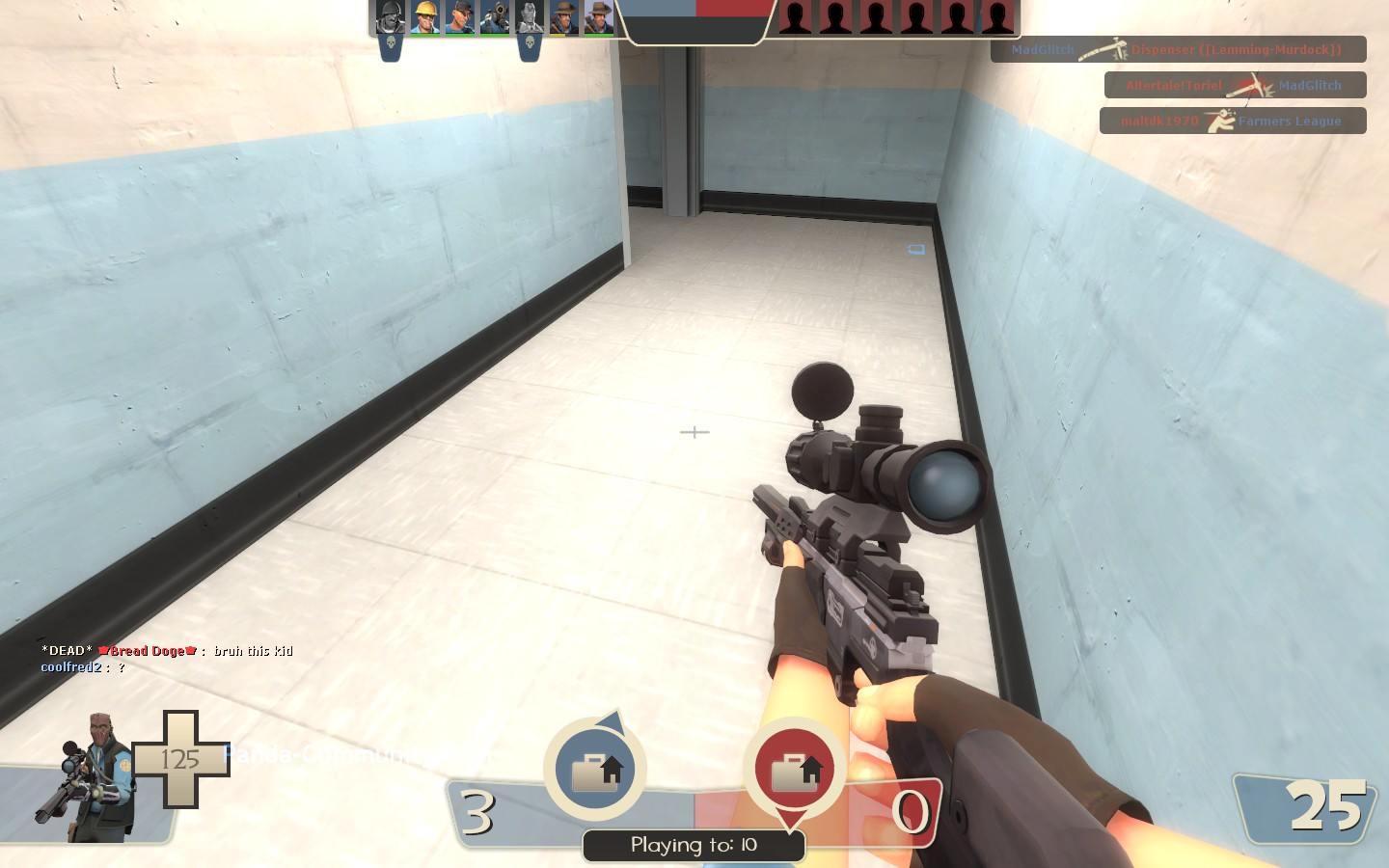Screen dimensions: 1389x868
Task: Click the Engineer teammate portrait
Action: pos(424,17)
